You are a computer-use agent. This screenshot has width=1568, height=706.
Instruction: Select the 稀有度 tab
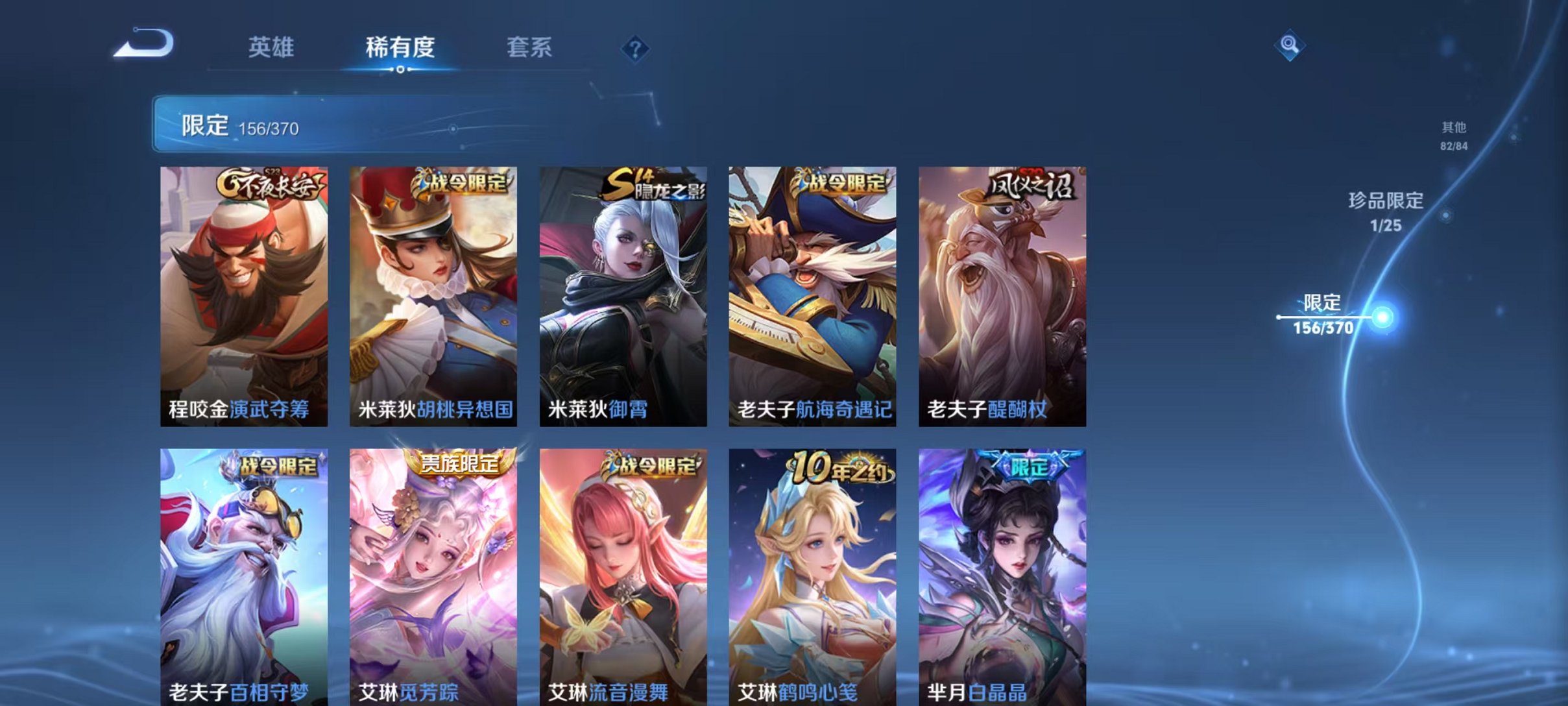tap(400, 47)
